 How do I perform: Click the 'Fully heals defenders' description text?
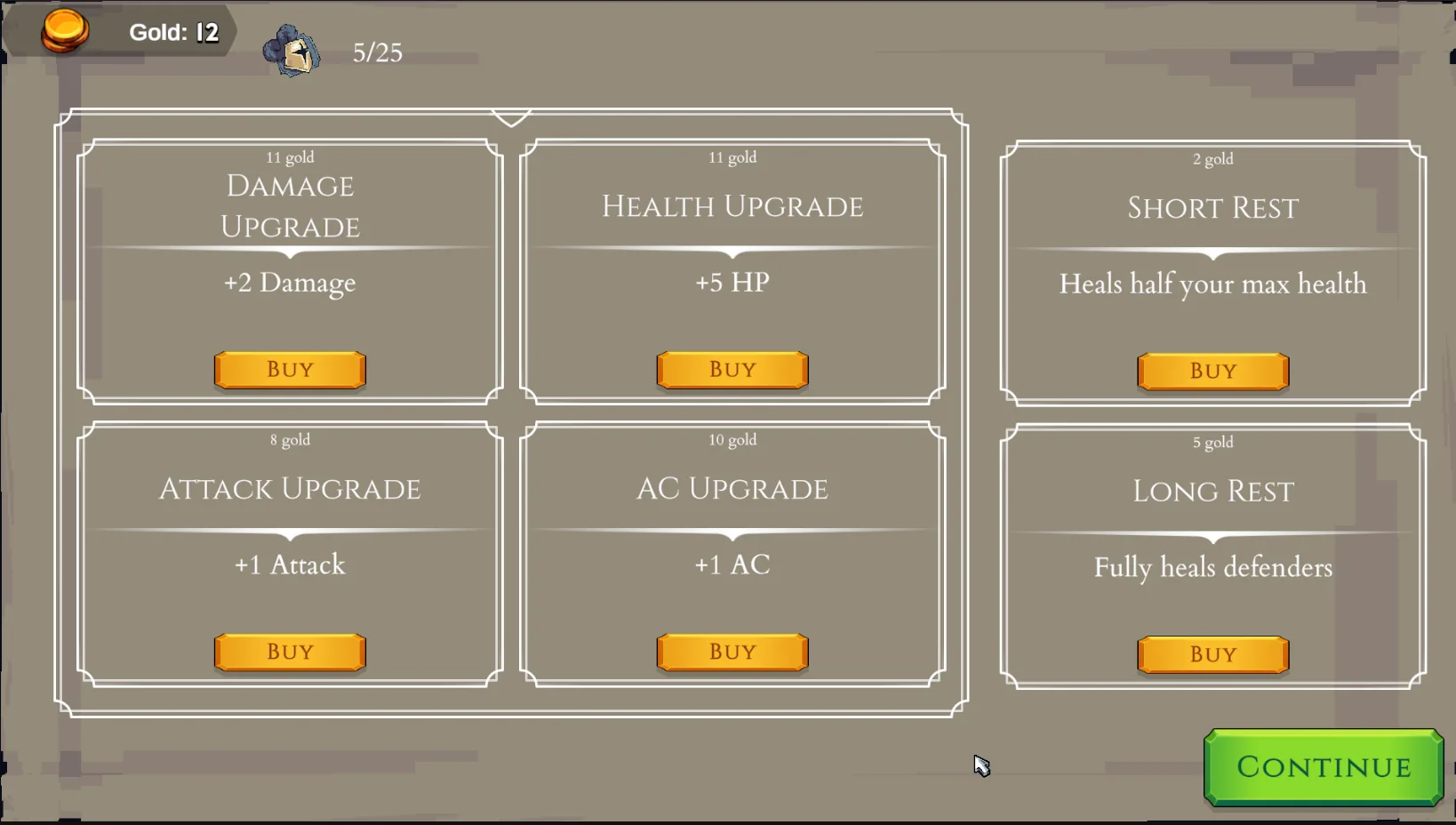[1212, 567]
